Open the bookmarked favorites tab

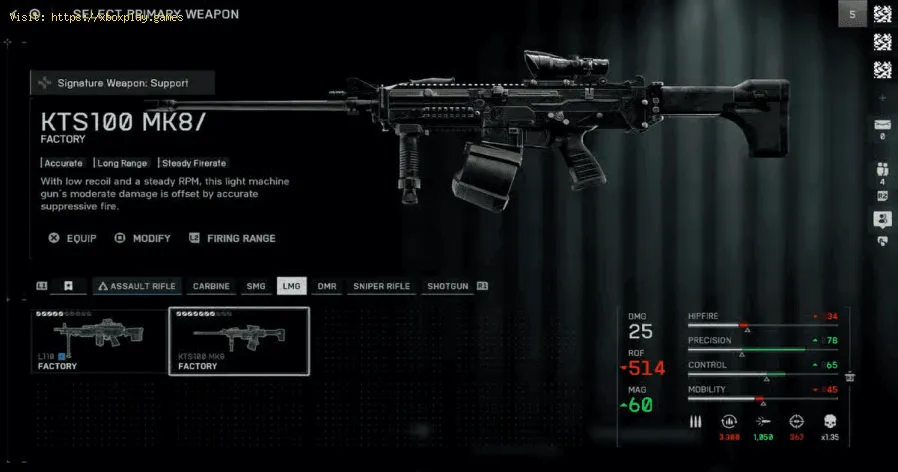pos(68,286)
